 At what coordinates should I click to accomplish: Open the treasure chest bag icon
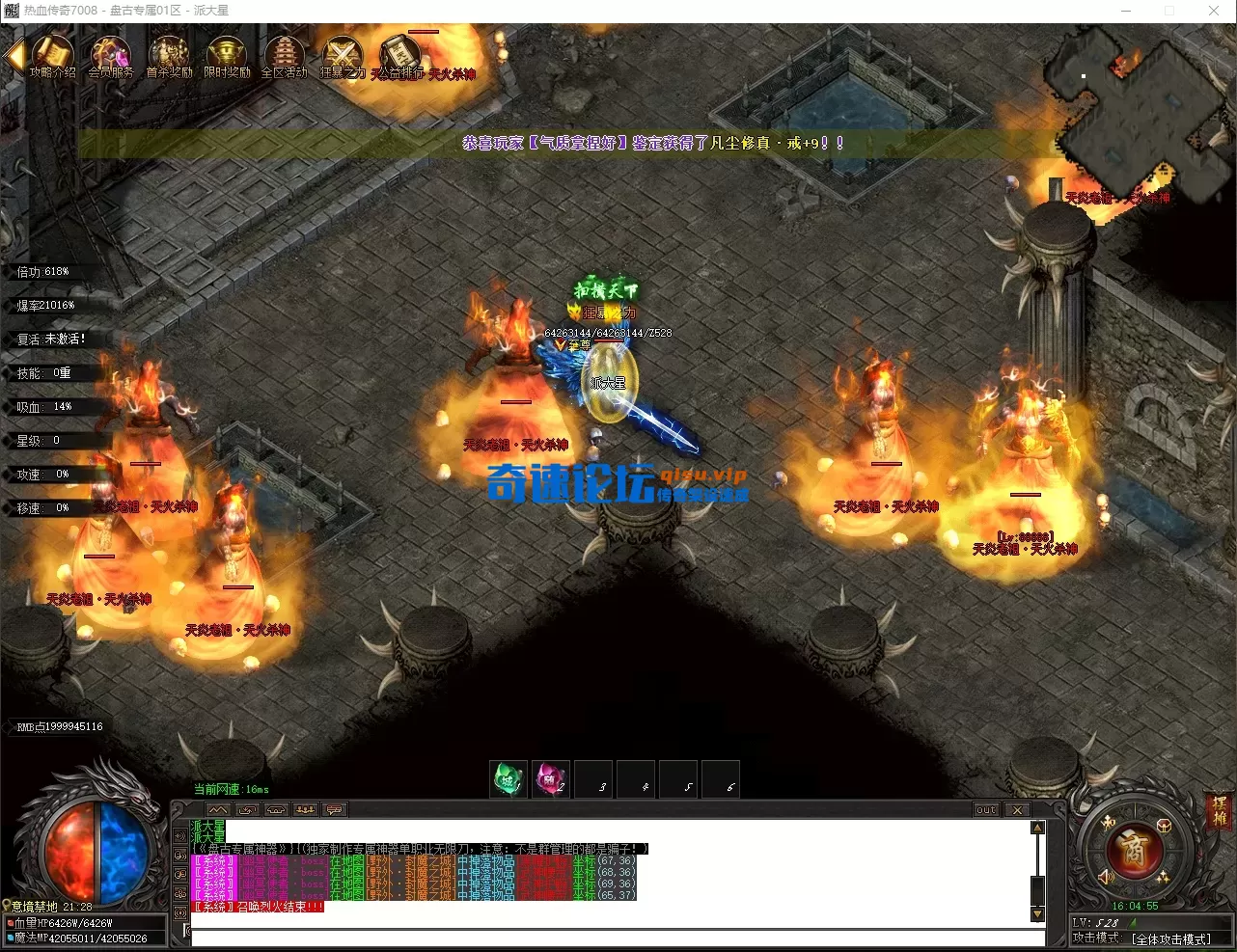point(1164,826)
